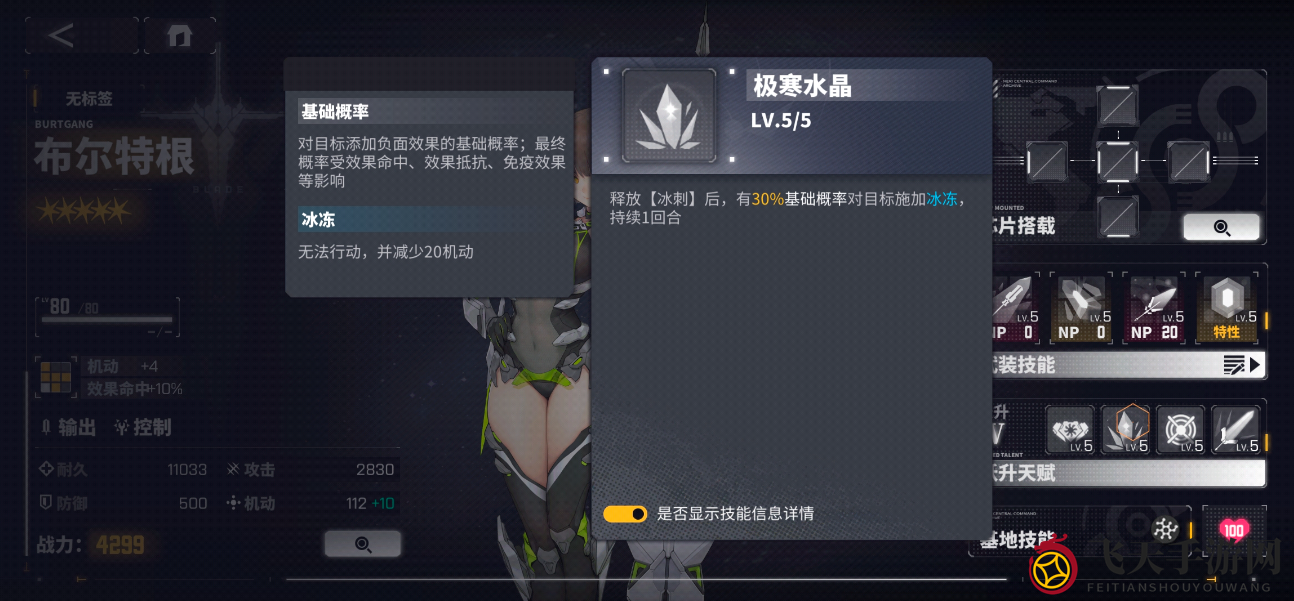The height and width of the screenshot is (601, 1294).
Task: Select the 冰冻 (Freeze) keyword entry
Action: coord(434,219)
